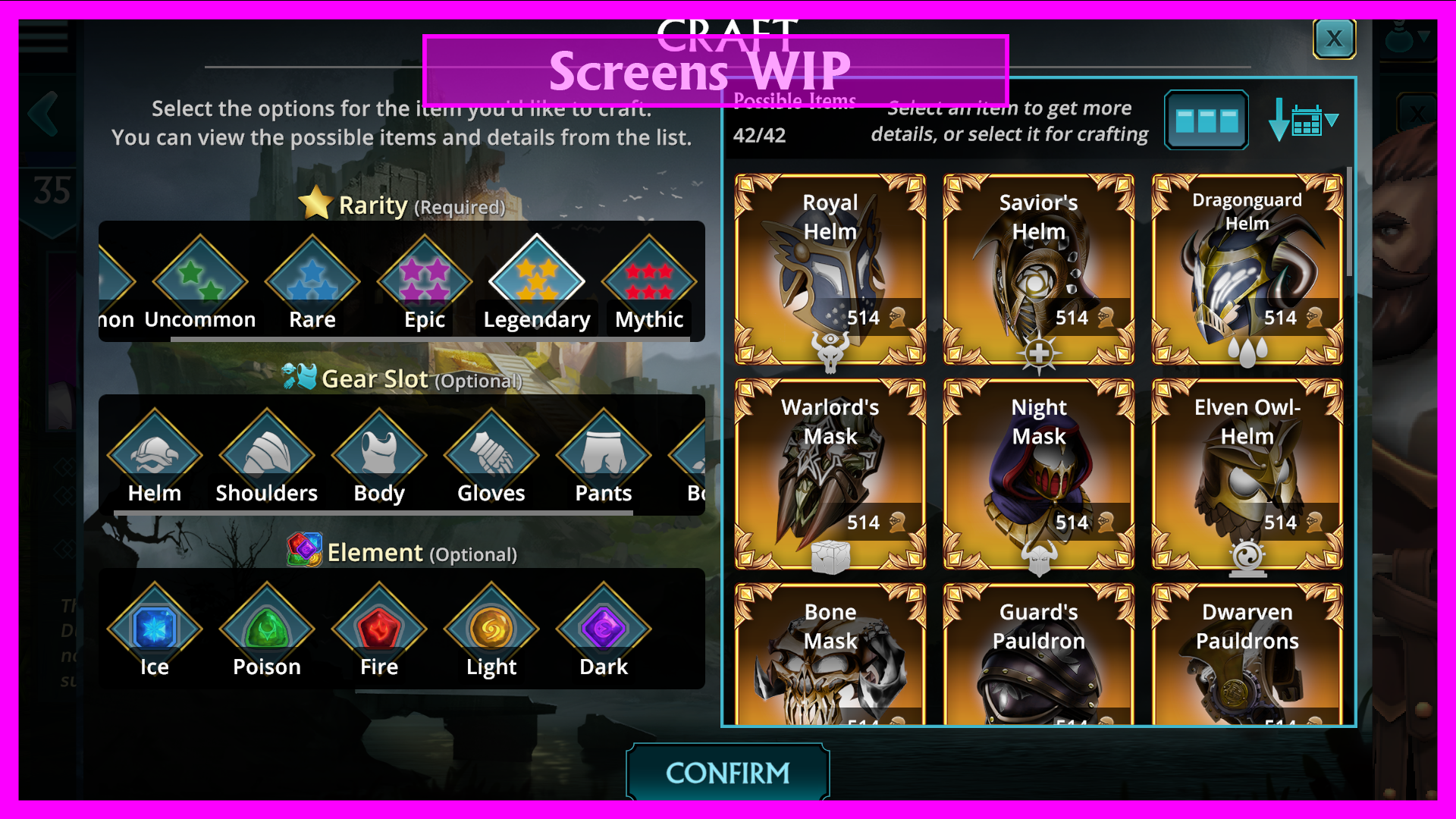Viewport: 1456px width, 819px height.
Task: Select the Legendary rarity option
Action: (535, 279)
